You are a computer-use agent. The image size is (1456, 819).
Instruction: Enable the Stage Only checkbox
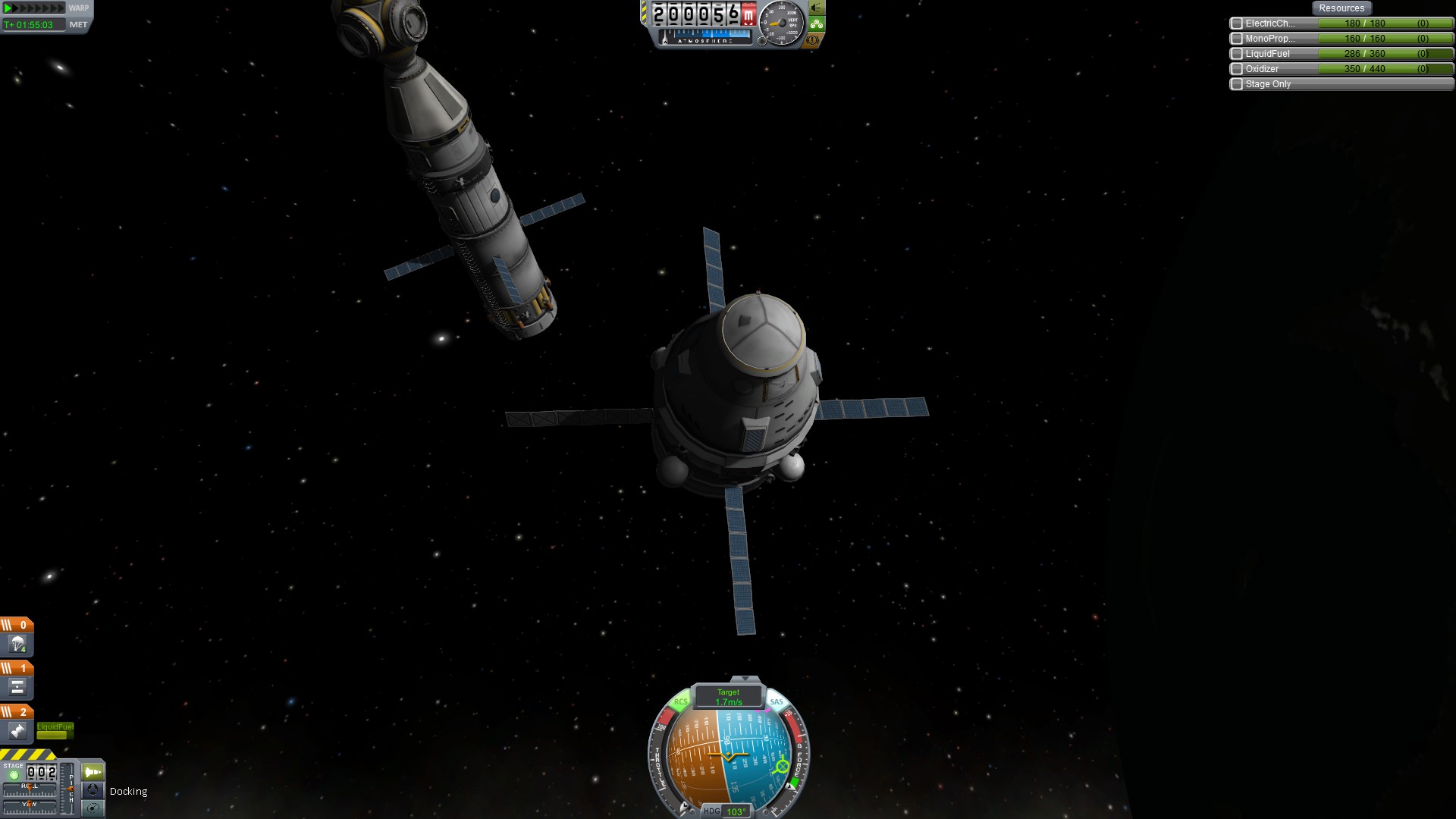1237,84
